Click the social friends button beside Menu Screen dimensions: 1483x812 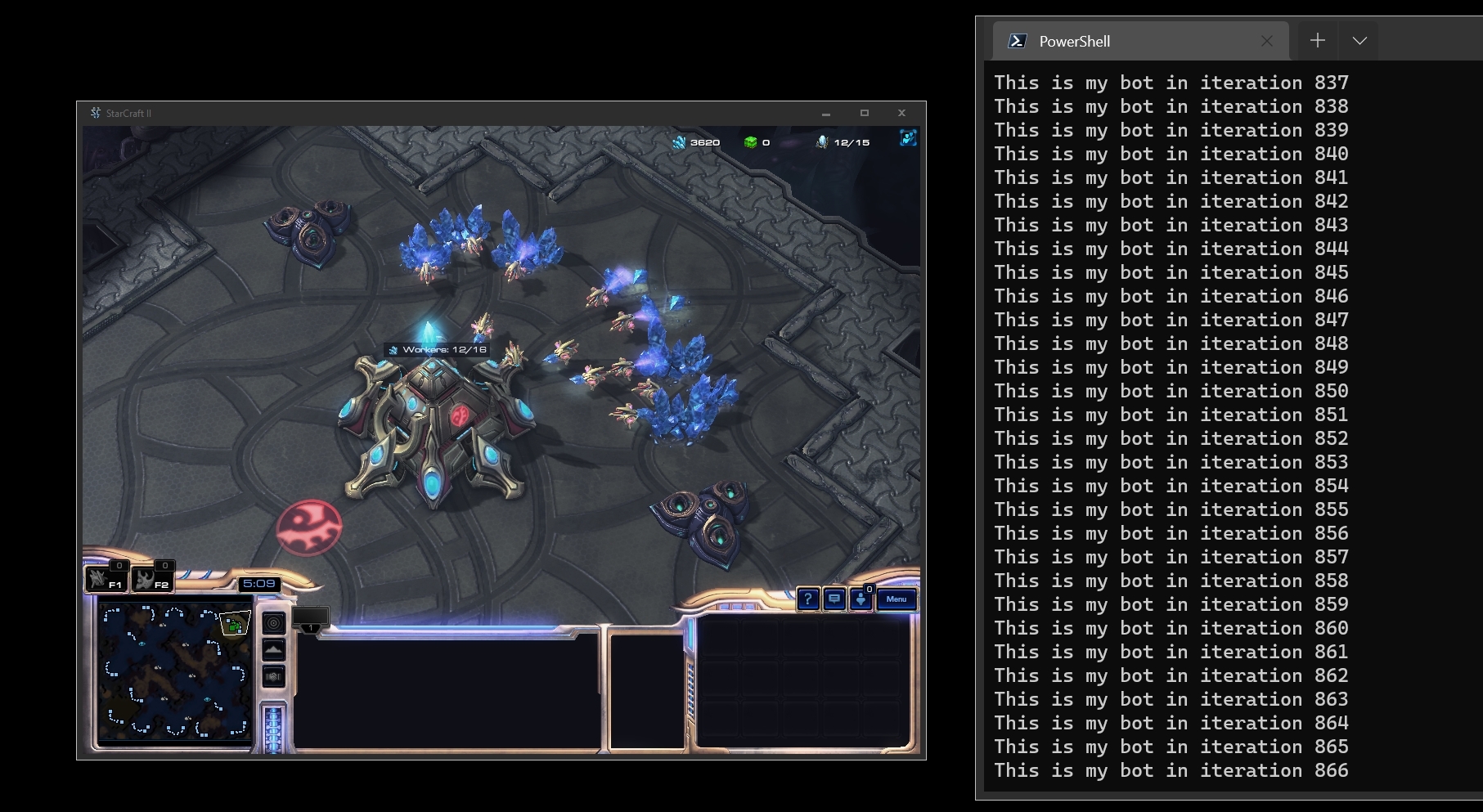(861, 599)
